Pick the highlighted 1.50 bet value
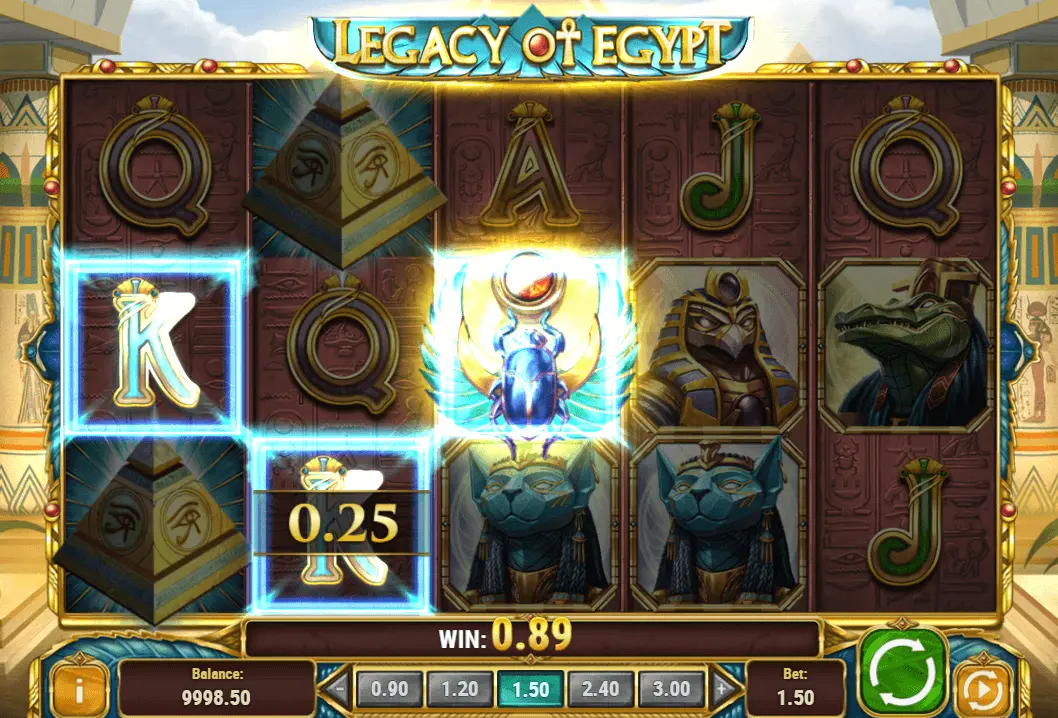 click(531, 688)
